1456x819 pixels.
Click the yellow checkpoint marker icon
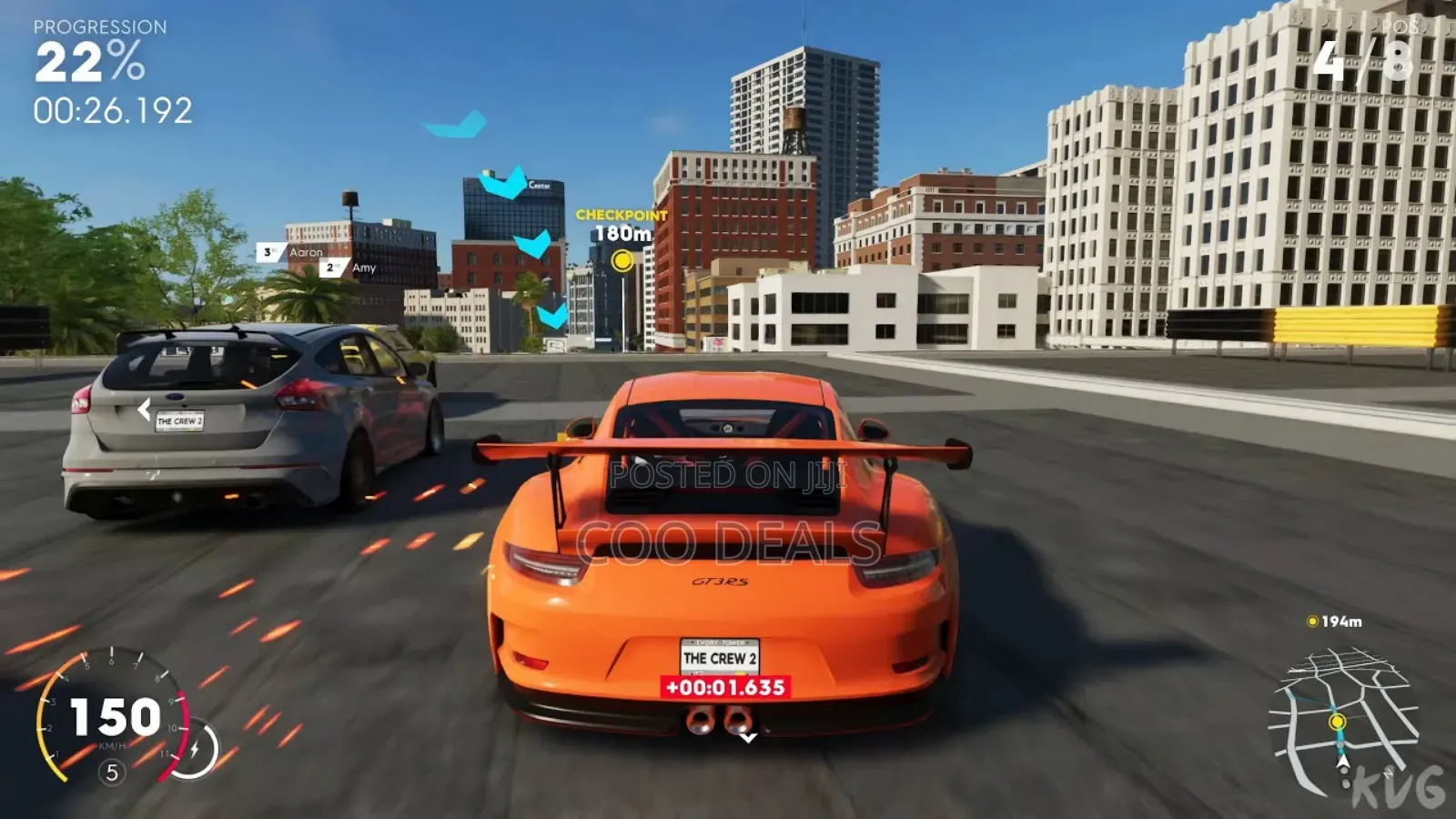623,262
